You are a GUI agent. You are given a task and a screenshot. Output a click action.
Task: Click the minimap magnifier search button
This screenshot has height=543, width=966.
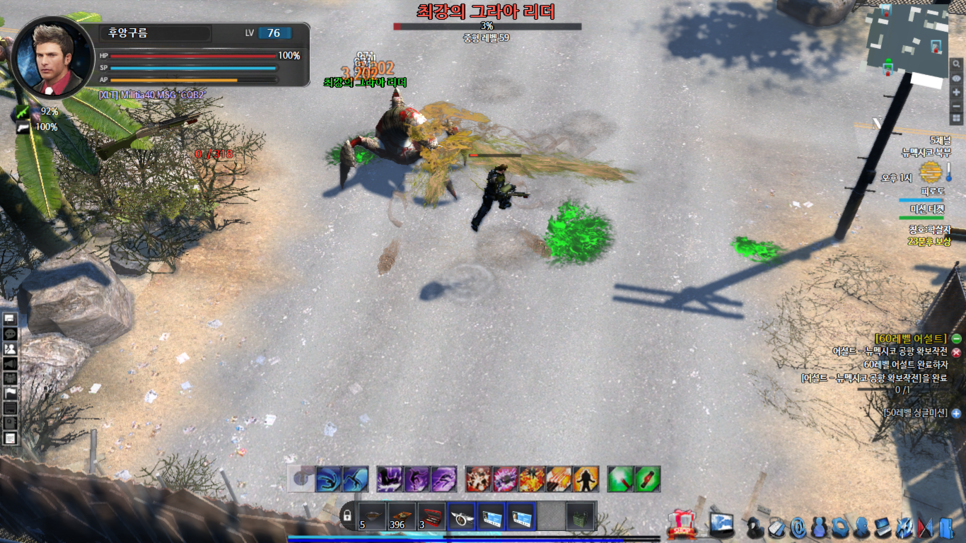[956, 65]
